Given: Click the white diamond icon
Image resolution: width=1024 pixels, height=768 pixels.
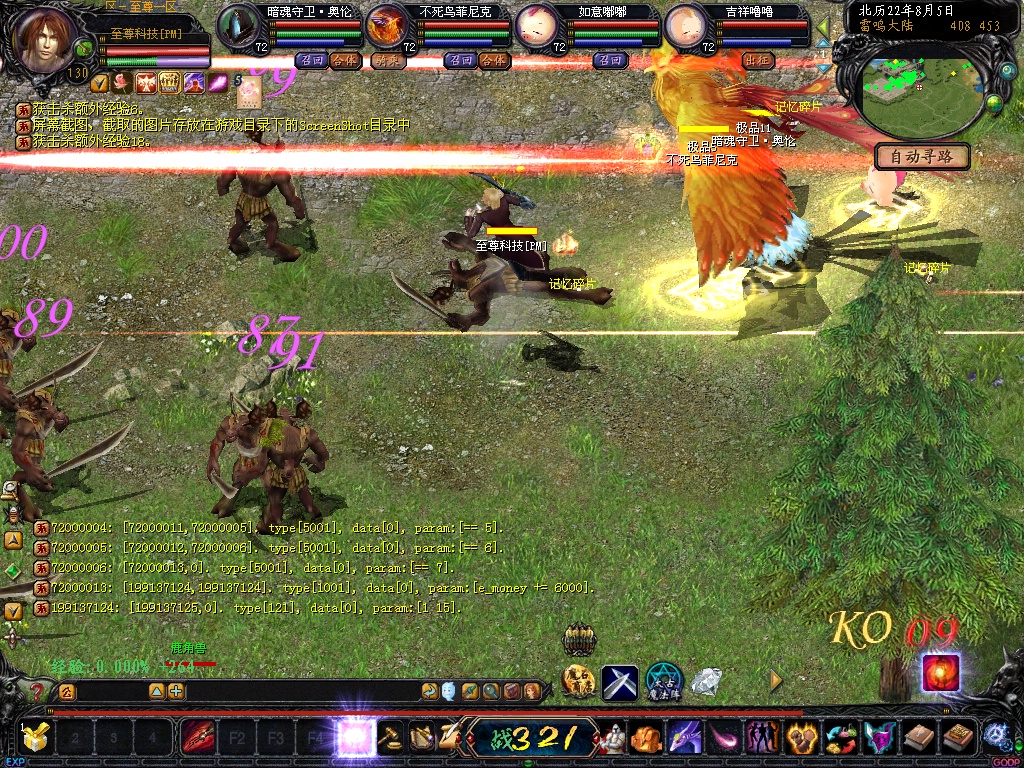Looking at the screenshot, I should coord(707,682).
